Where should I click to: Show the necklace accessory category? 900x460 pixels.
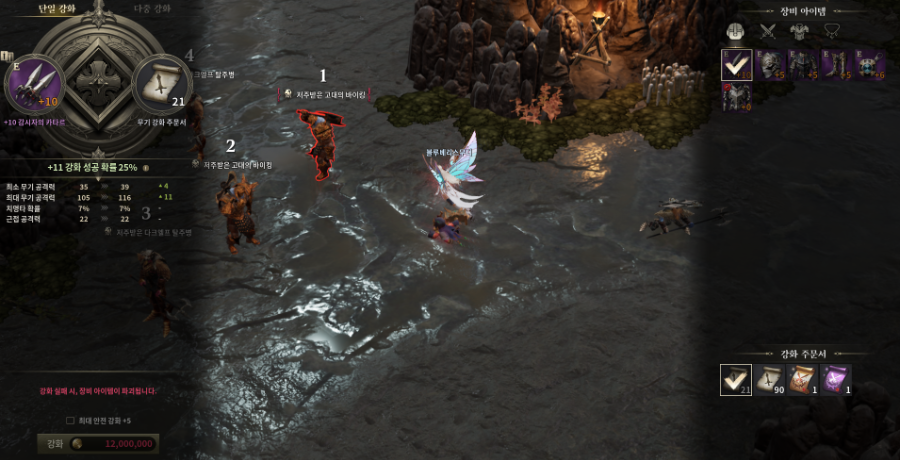coord(830,32)
